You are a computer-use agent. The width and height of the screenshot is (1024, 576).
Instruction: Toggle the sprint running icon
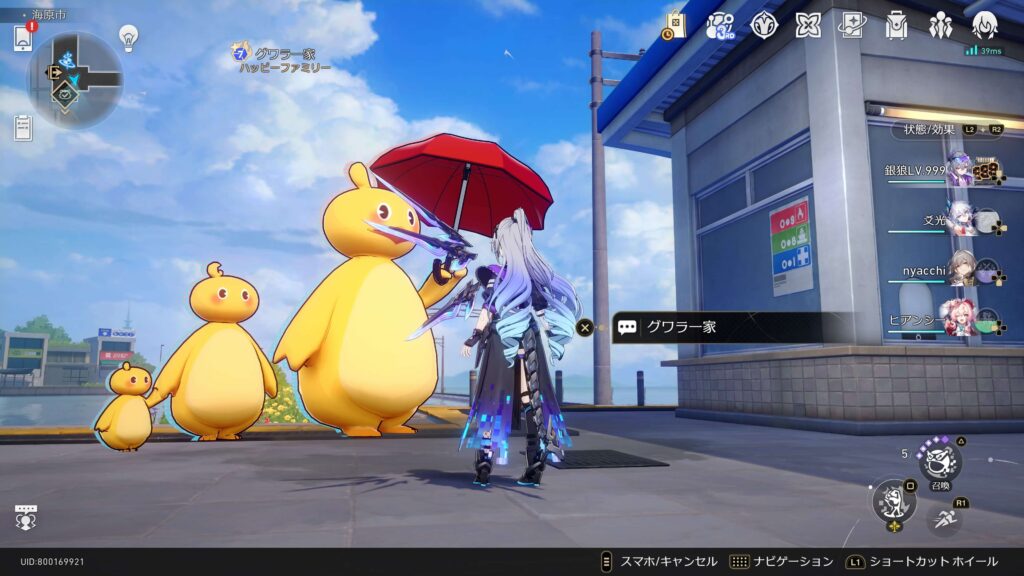[946, 519]
